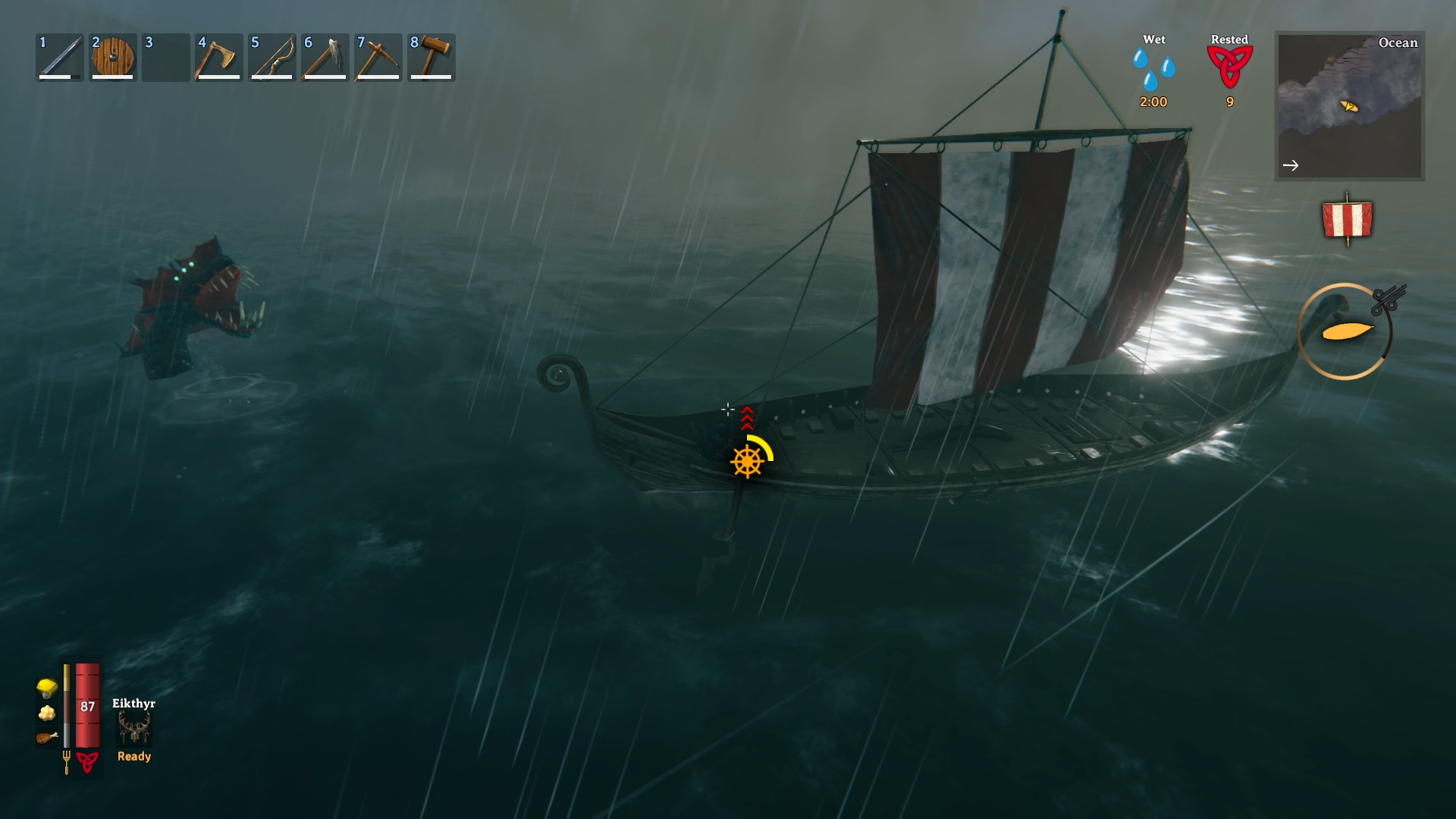
Task: Click the cooked meat drumstick food icon
Action: tap(47, 737)
